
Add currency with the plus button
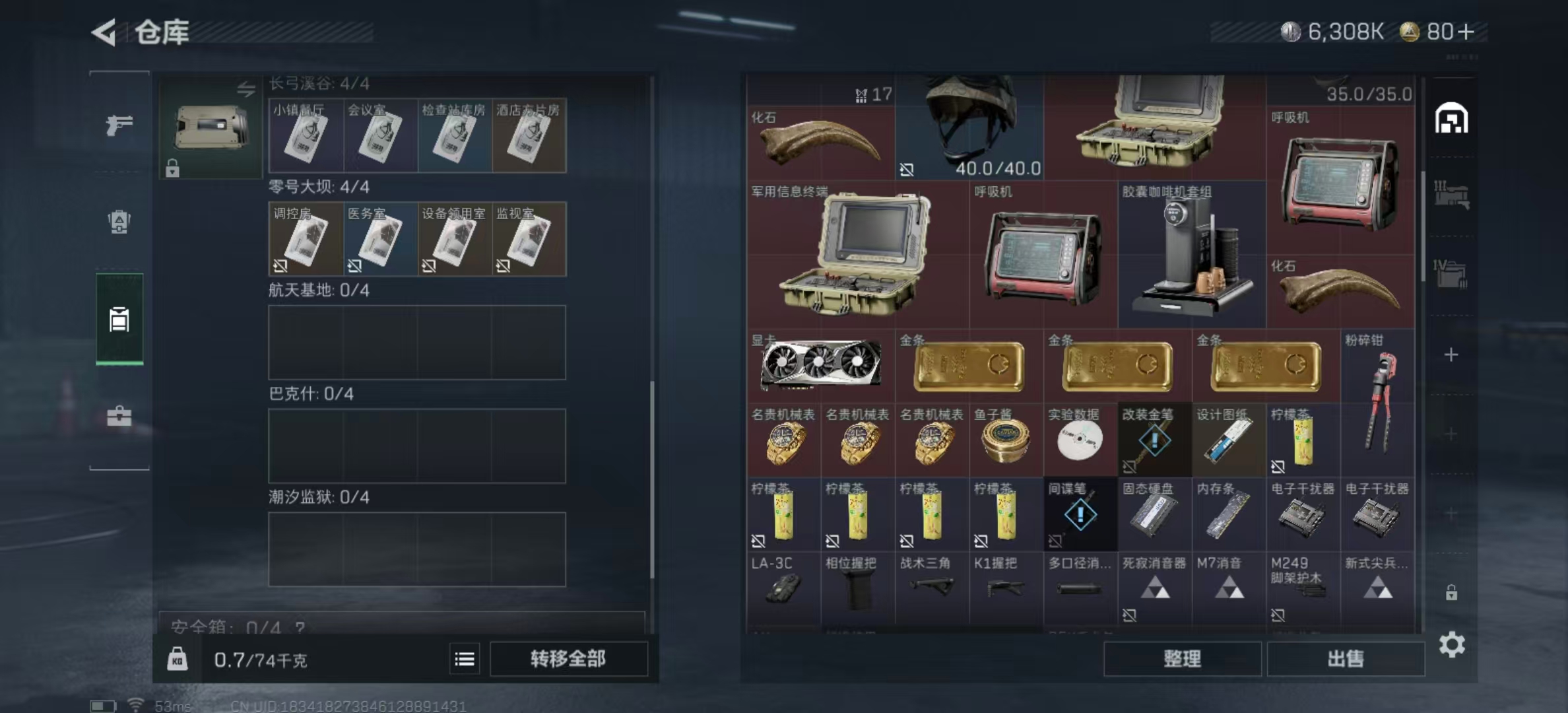(1466, 32)
